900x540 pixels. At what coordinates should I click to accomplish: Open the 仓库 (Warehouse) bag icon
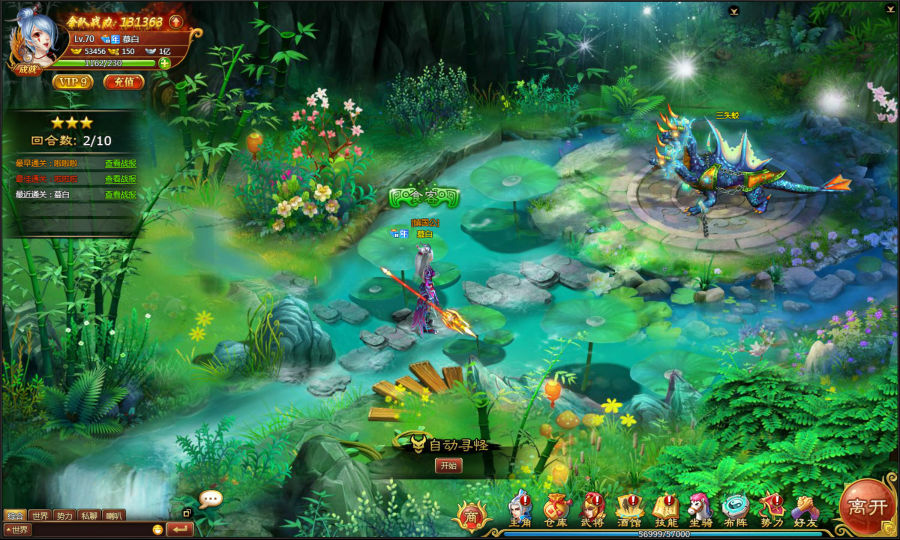[x=556, y=508]
